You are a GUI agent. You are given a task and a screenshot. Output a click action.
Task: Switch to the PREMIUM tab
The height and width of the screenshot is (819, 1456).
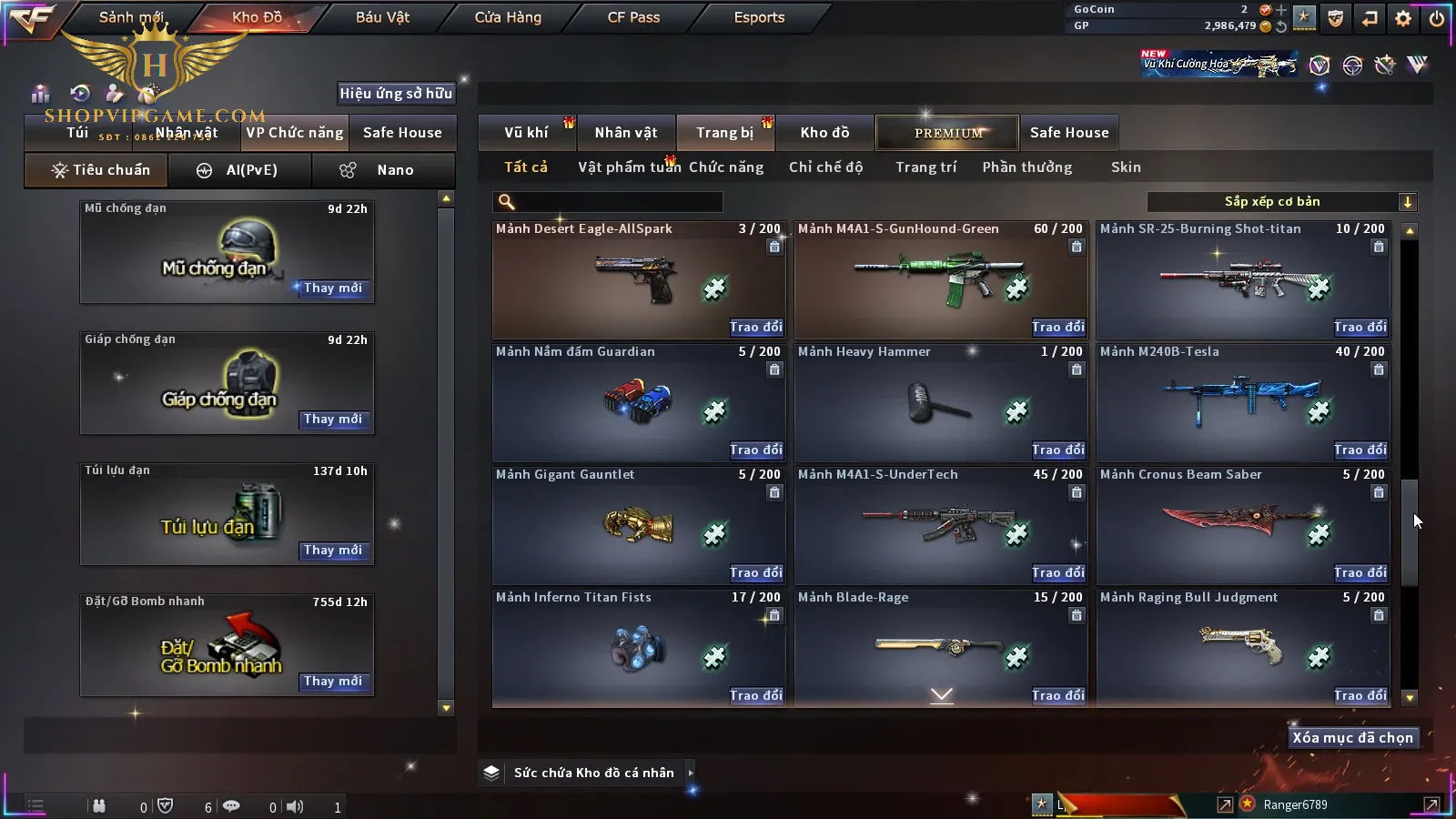click(x=948, y=133)
